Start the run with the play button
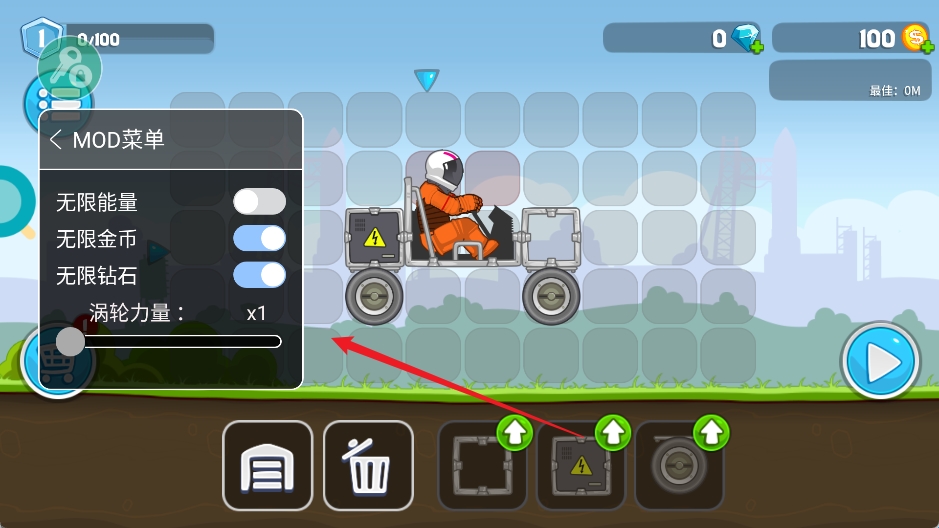The image size is (939, 528). pos(880,362)
